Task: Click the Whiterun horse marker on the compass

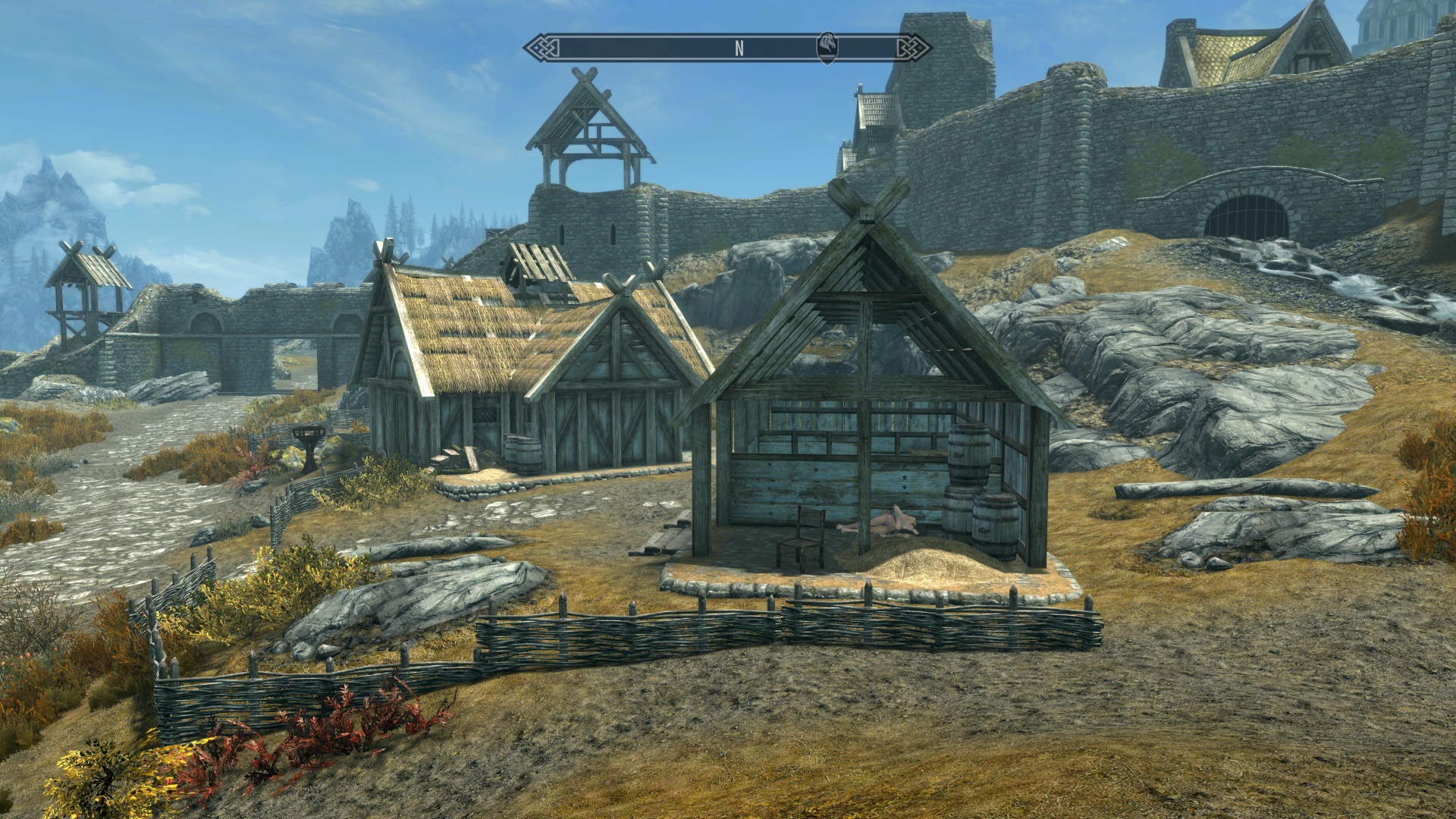Action: [x=827, y=47]
